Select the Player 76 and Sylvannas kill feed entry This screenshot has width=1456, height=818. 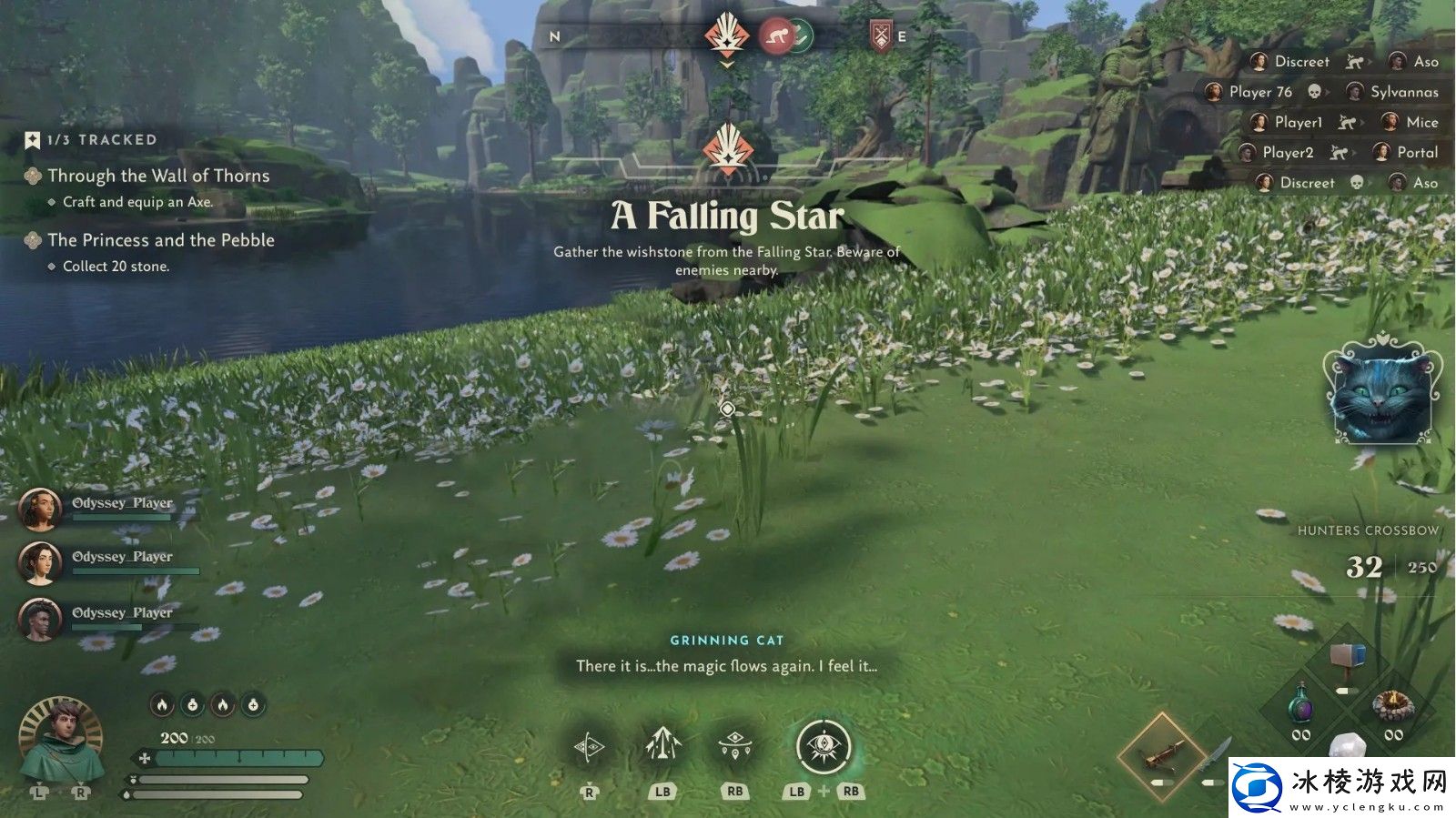pos(1320,92)
